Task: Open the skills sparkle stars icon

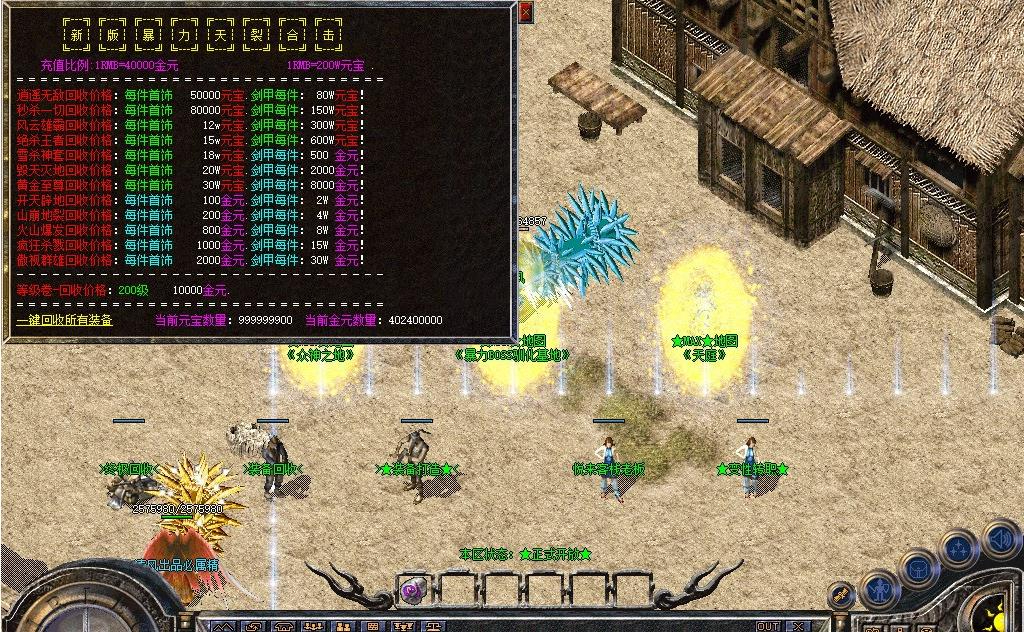Action: point(959,549)
